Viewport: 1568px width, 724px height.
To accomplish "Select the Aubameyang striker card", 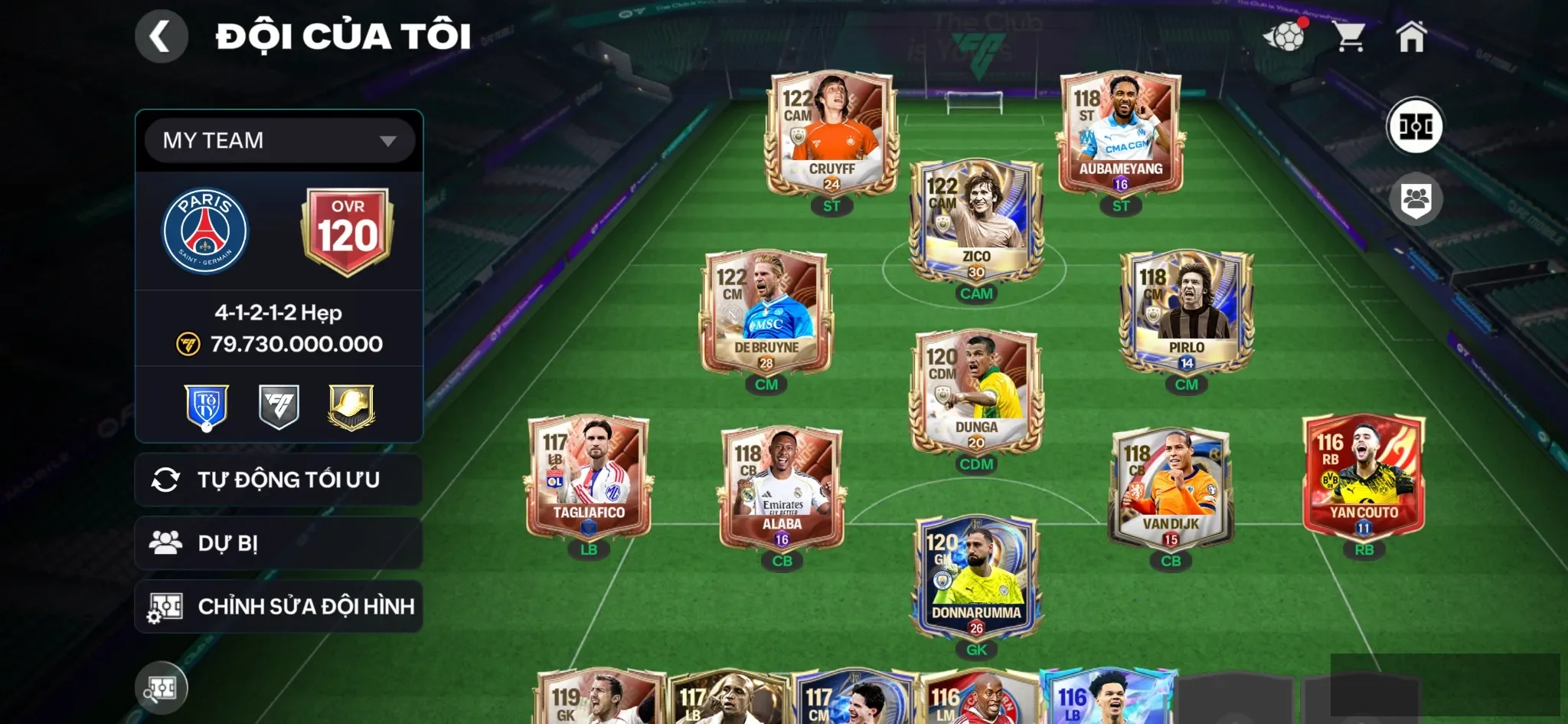I will coord(1120,134).
